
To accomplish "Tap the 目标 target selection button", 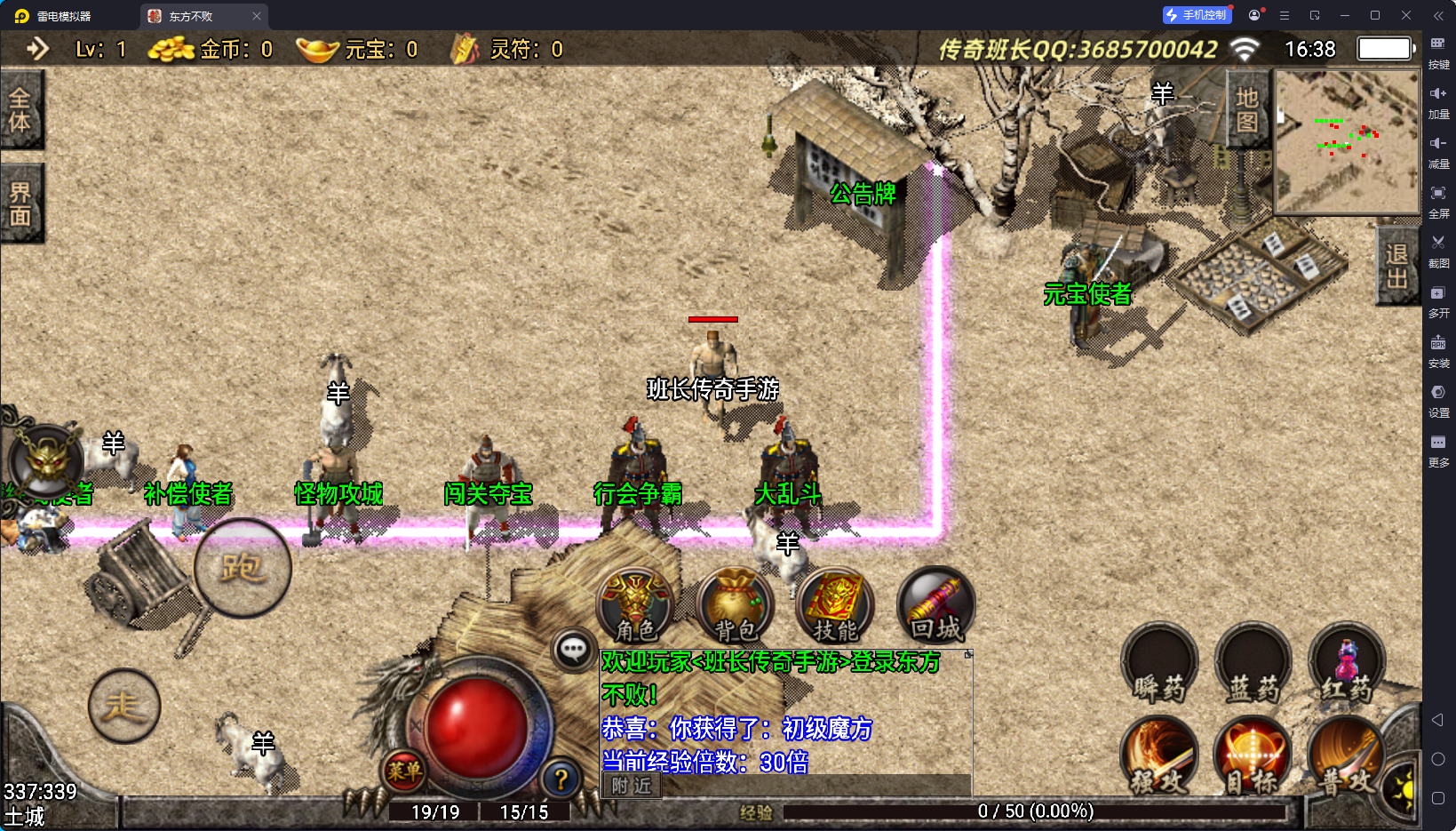I will click(1253, 755).
